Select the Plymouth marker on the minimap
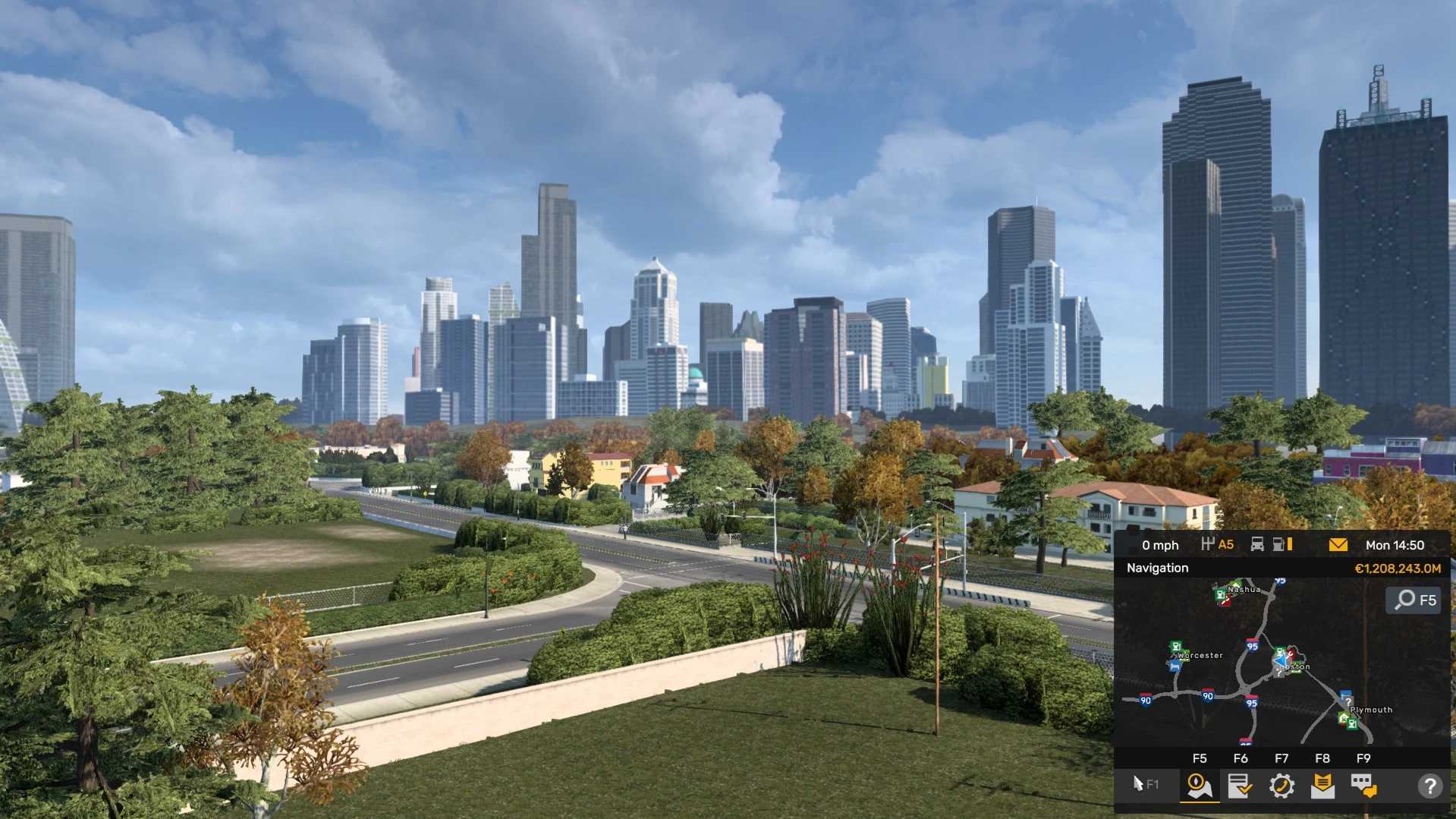 1370,710
